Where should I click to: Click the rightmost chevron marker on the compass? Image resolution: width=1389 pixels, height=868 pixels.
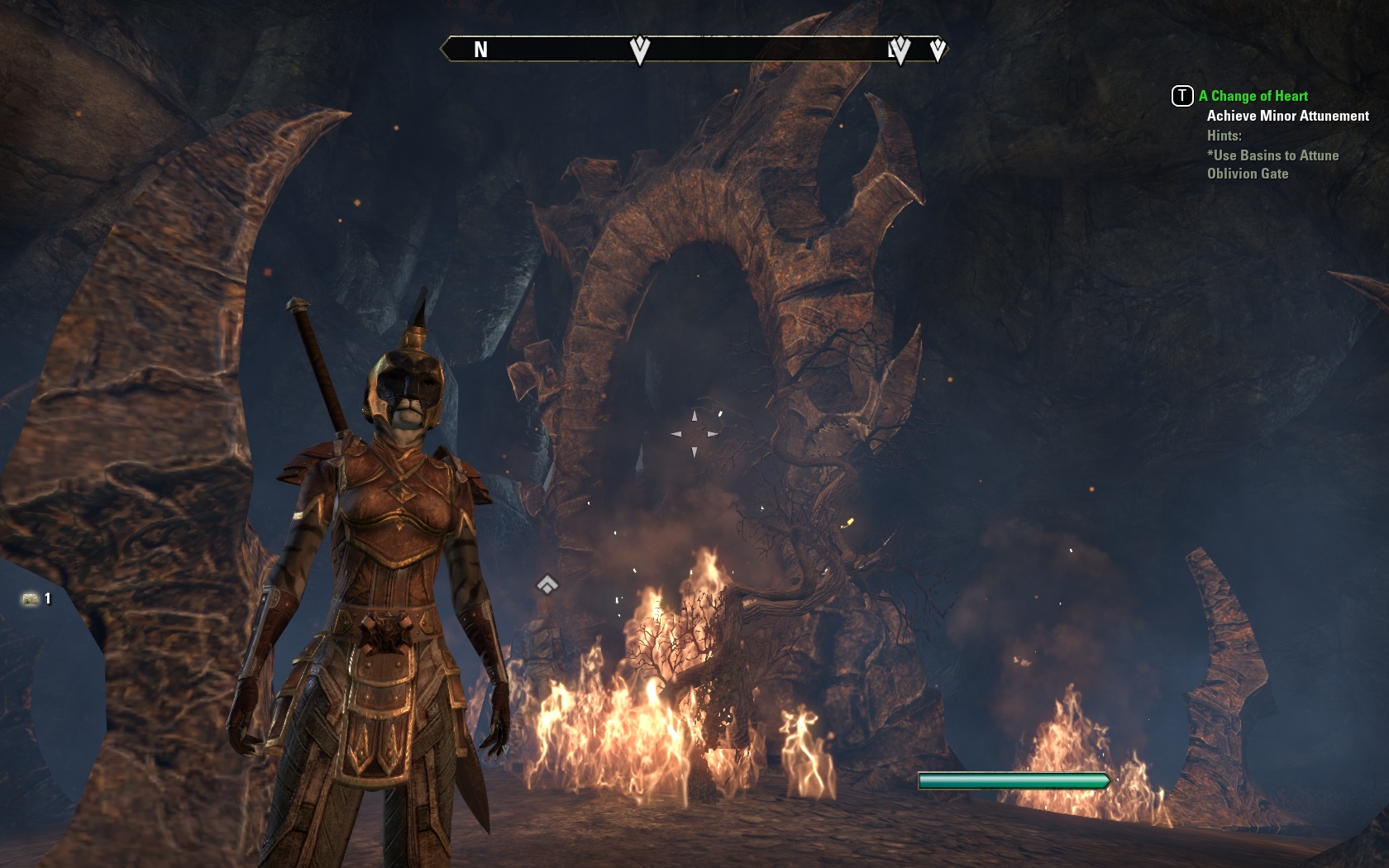(x=937, y=50)
